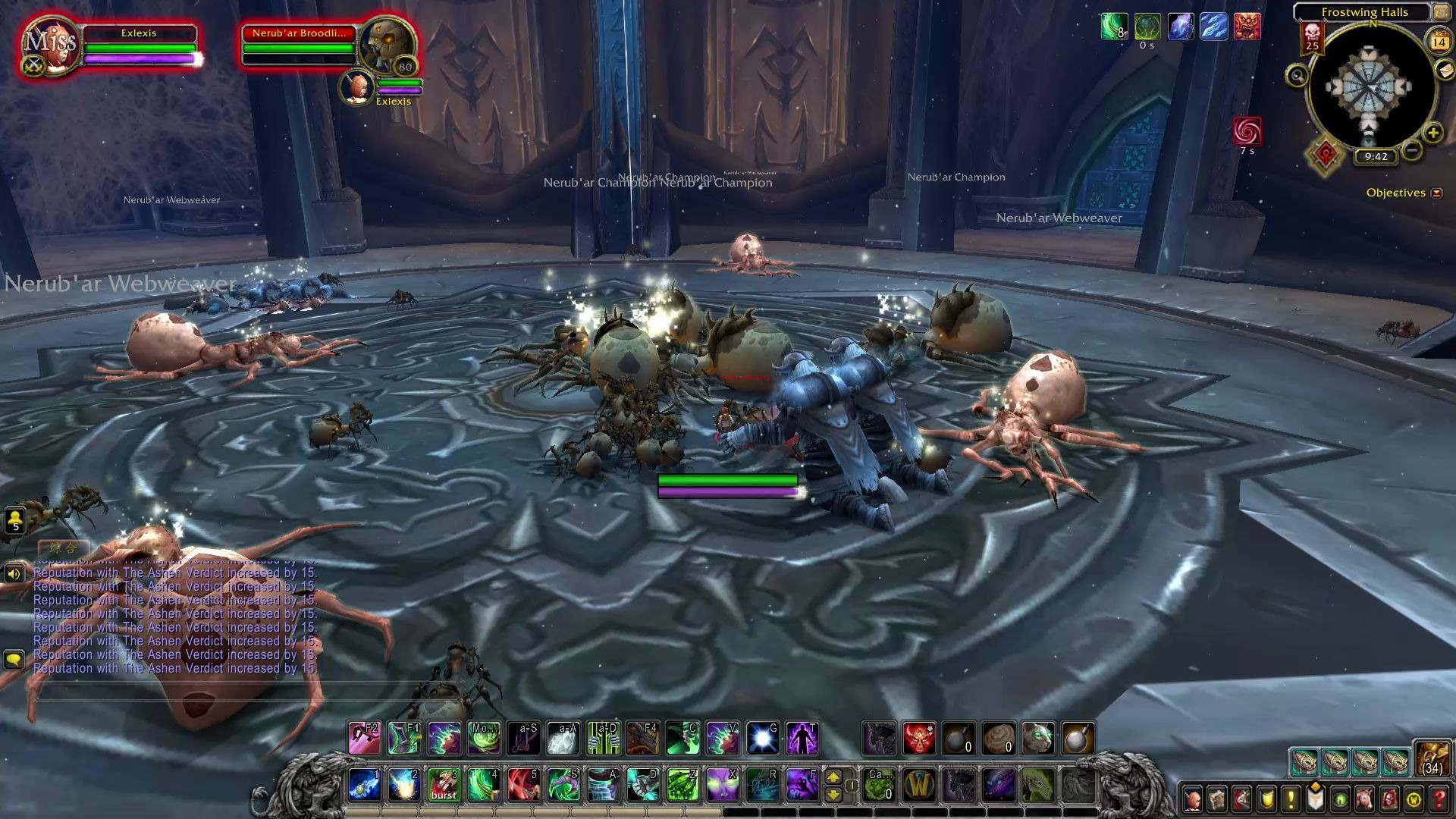
Task: Open the chat speech bubble button
Action: (x=14, y=659)
